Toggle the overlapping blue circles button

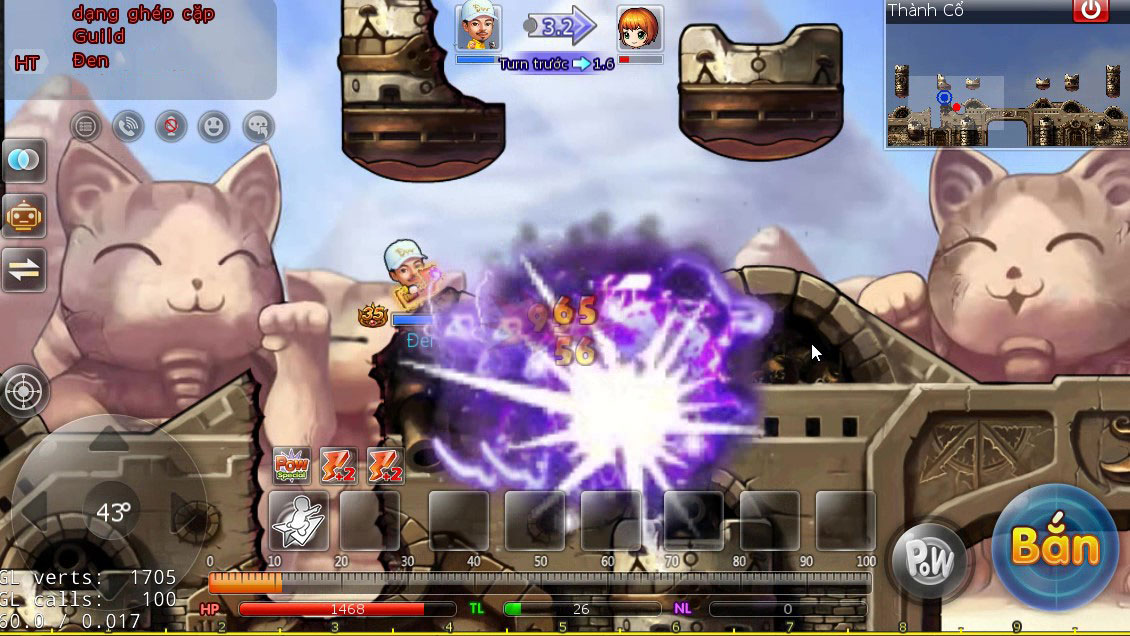click(23, 161)
